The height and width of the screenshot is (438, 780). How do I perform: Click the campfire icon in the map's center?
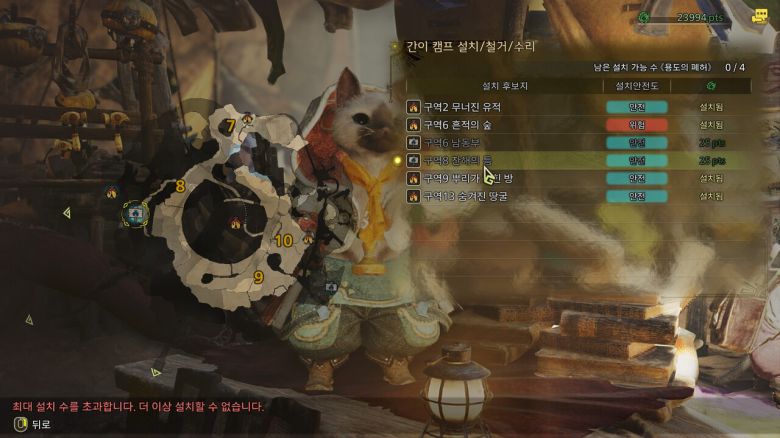[x=236, y=223]
